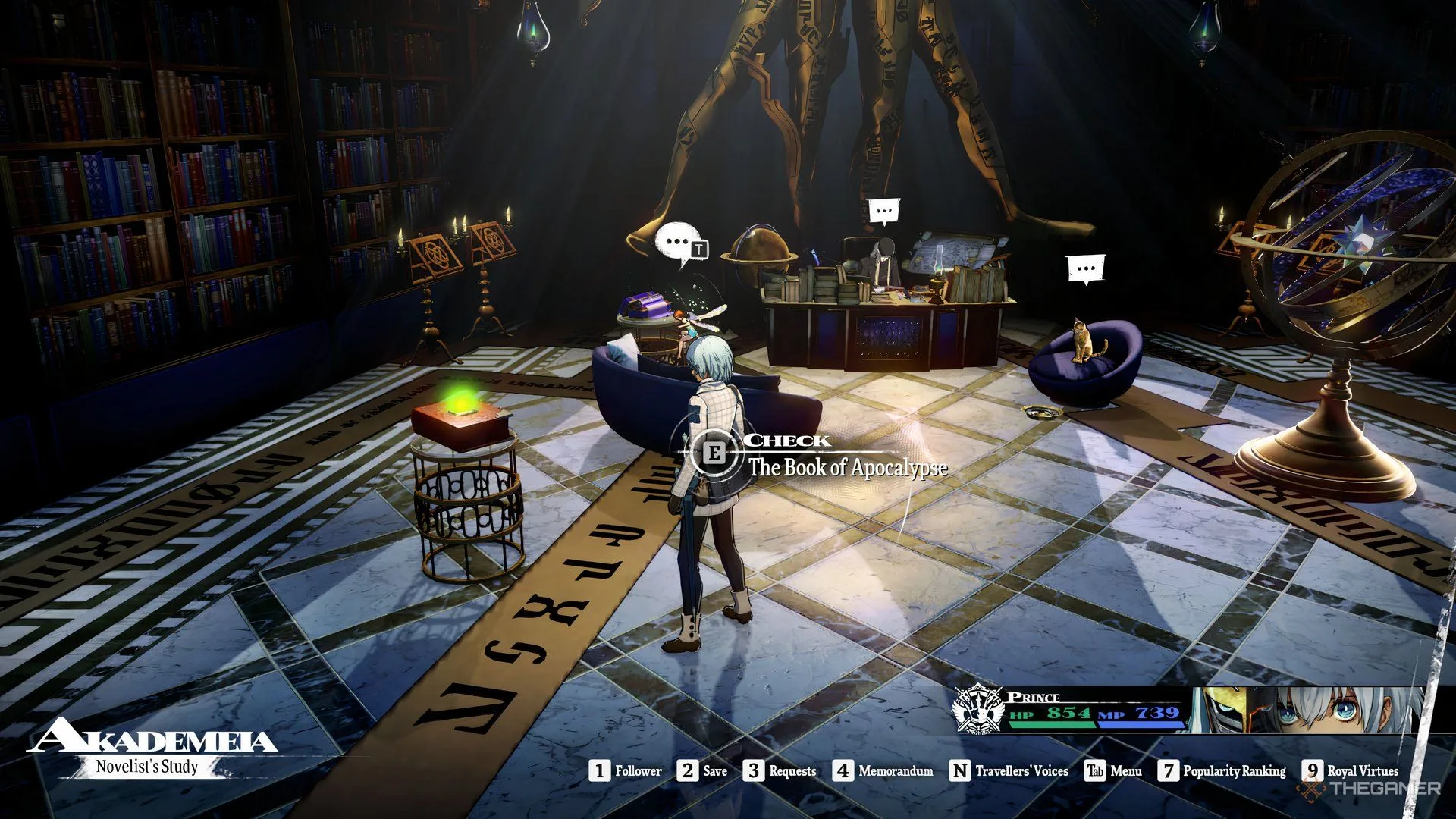
Task: Open Travellers' Voices
Action: [1009, 770]
